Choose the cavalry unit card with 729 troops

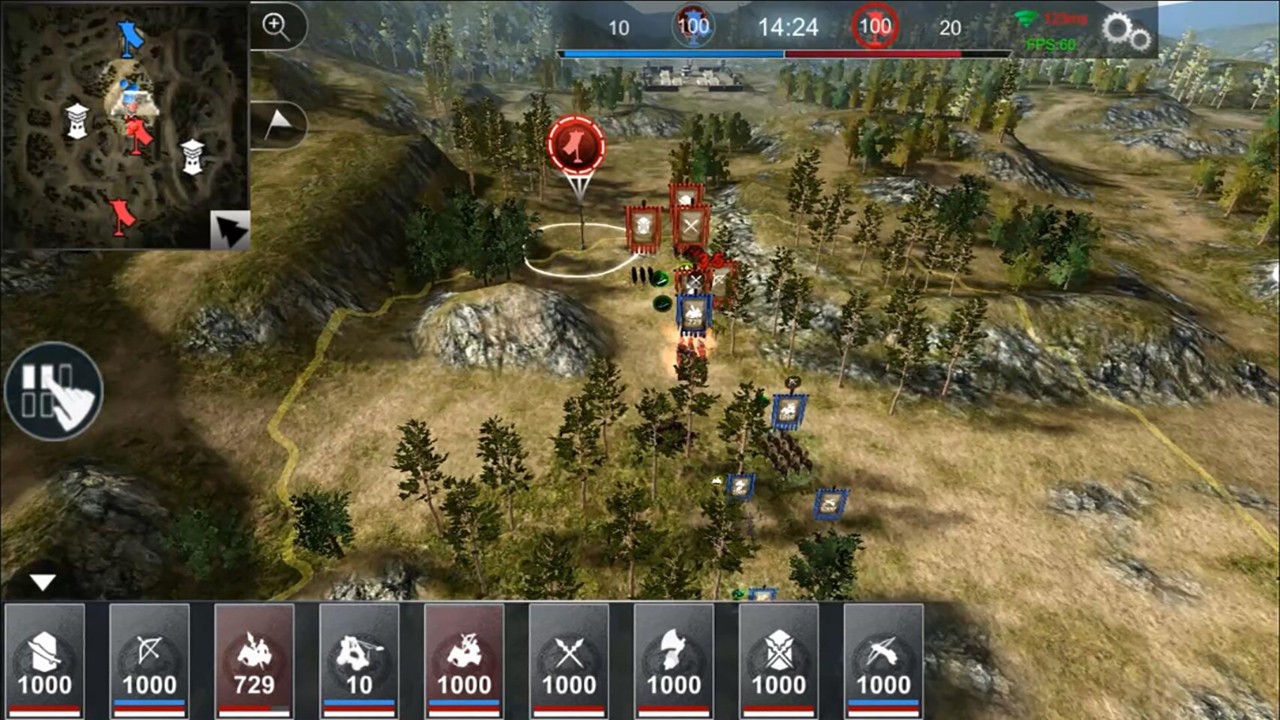click(254, 661)
